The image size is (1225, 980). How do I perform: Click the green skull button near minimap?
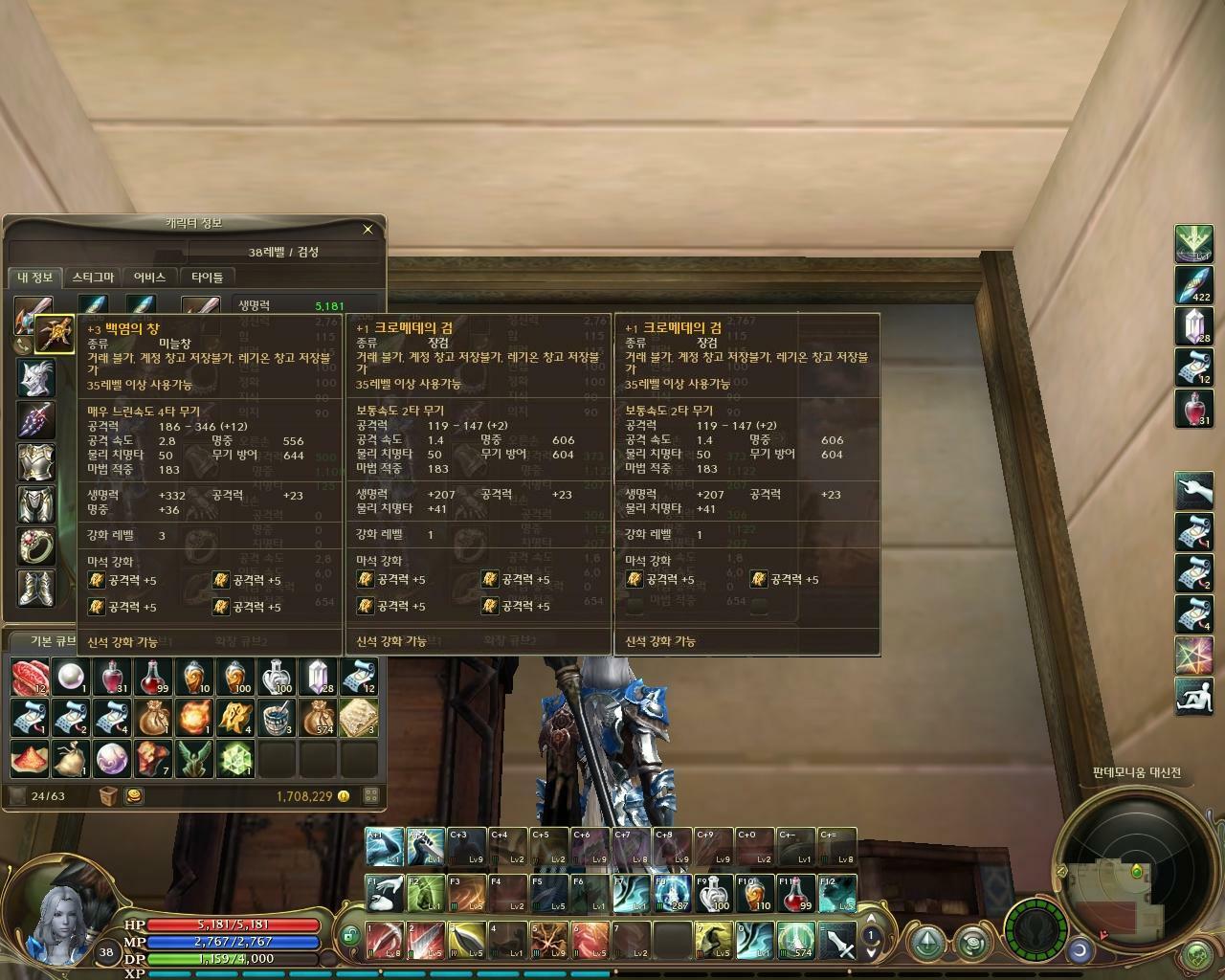(x=1196, y=954)
